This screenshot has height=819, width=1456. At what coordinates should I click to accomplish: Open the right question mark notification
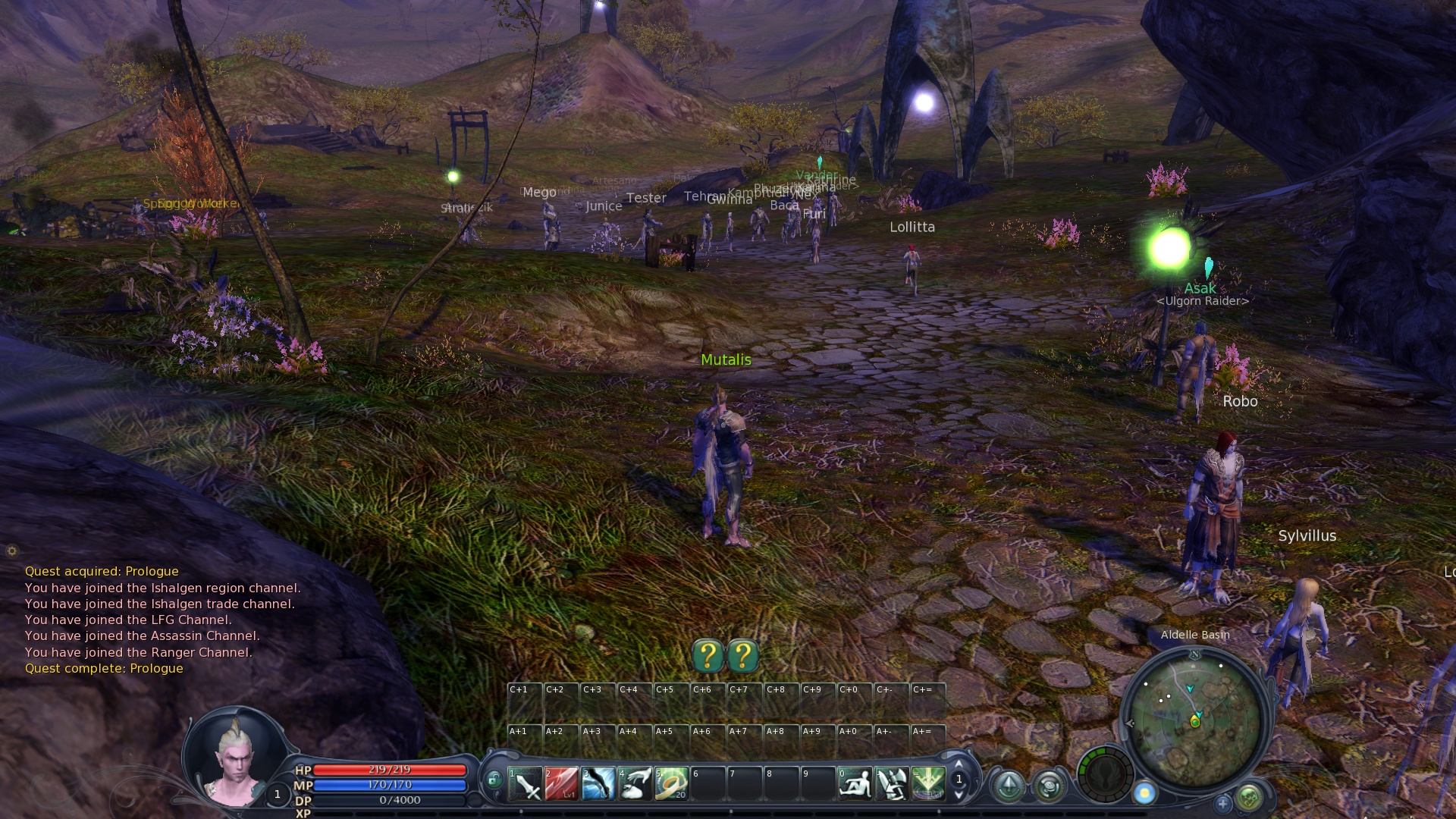coord(743,656)
